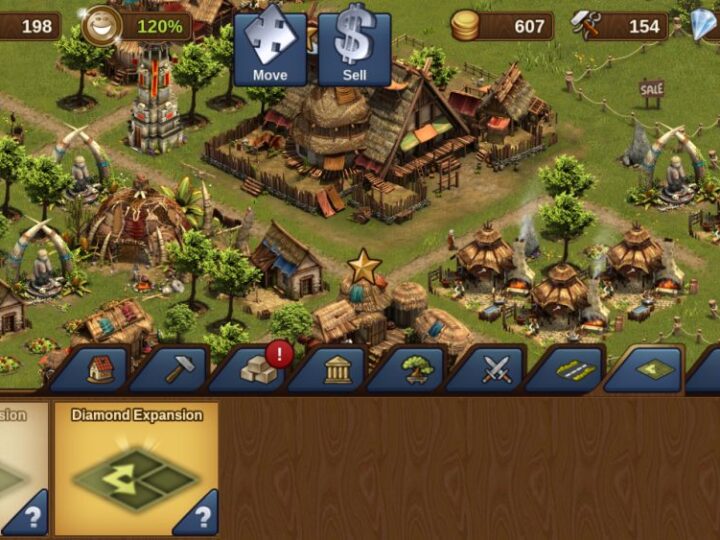
Task: Show the bonsai tree decorations tab
Action: (x=417, y=369)
